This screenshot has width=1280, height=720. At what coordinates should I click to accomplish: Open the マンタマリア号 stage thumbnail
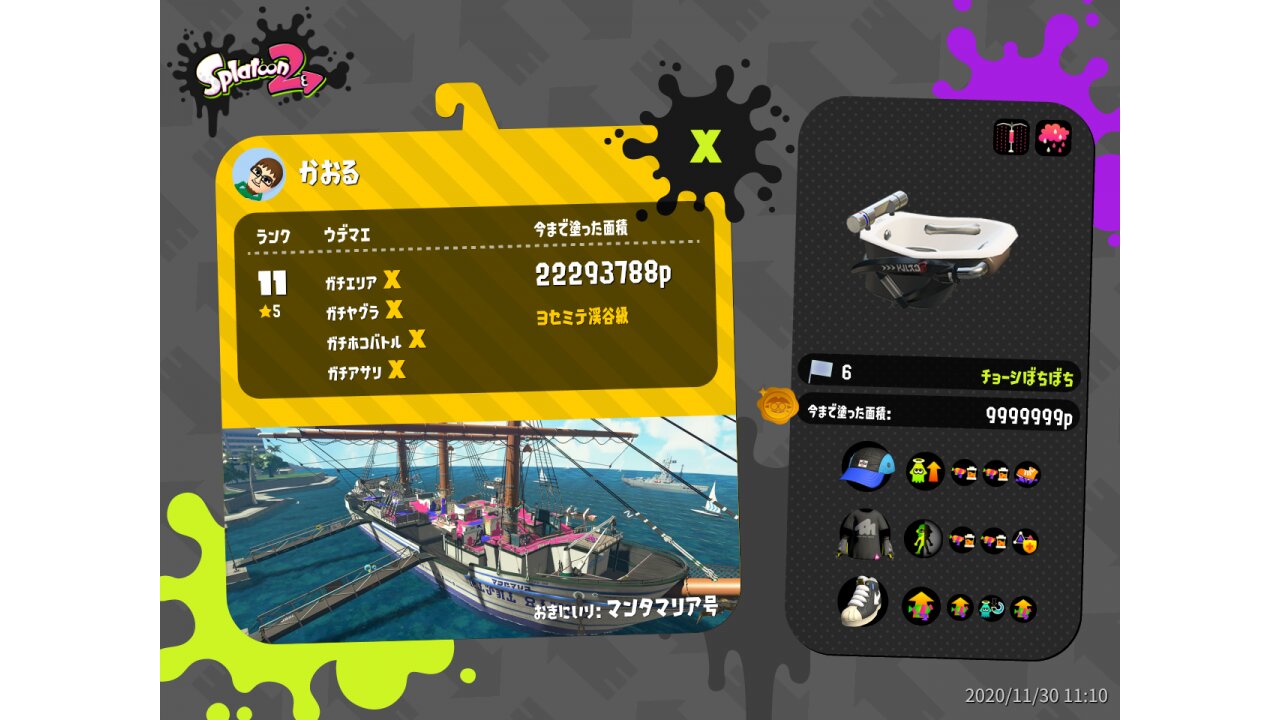click(480, 530)
